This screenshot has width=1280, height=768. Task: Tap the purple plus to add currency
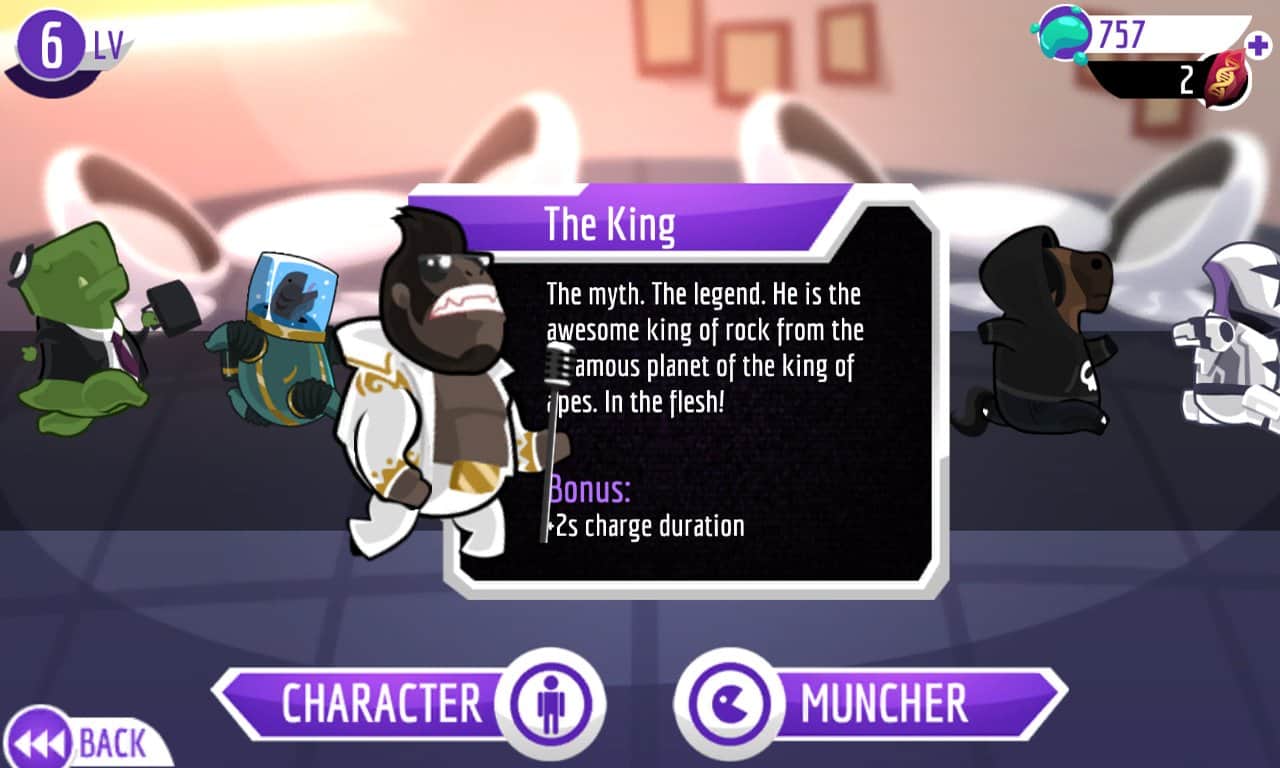coord(1256,45)
